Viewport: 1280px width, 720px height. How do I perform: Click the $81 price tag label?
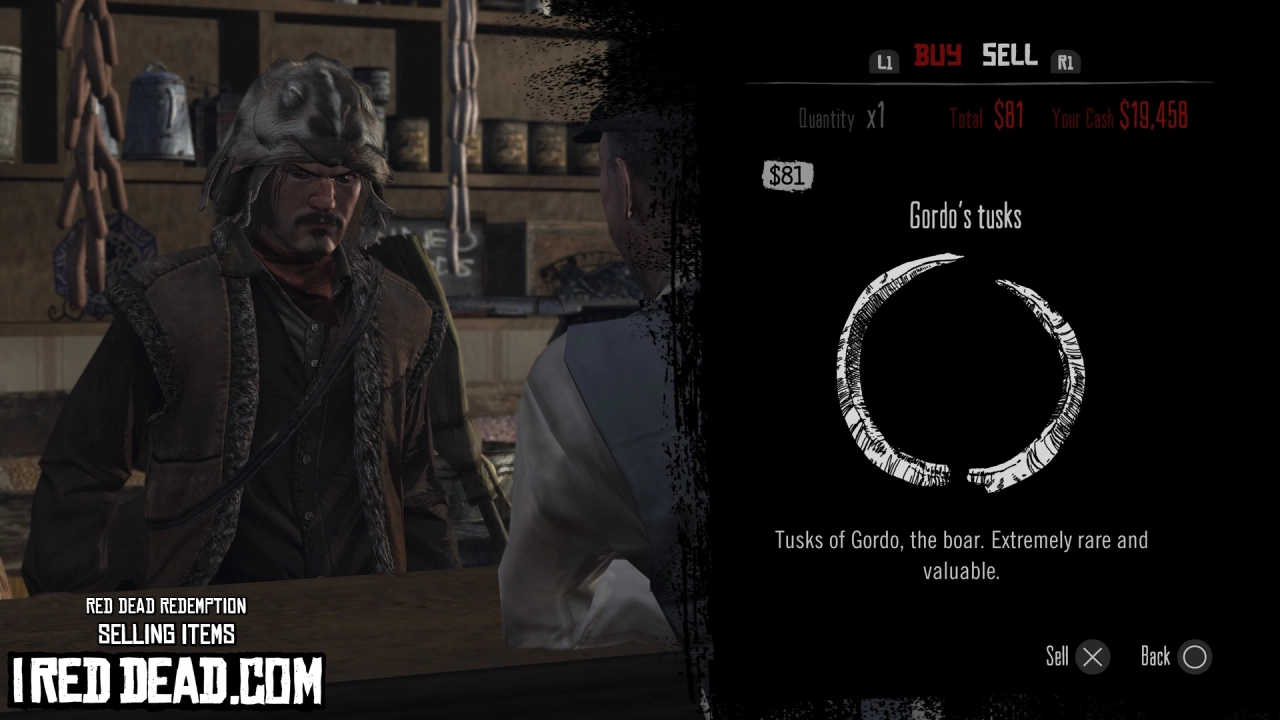(x=786, y=176)
